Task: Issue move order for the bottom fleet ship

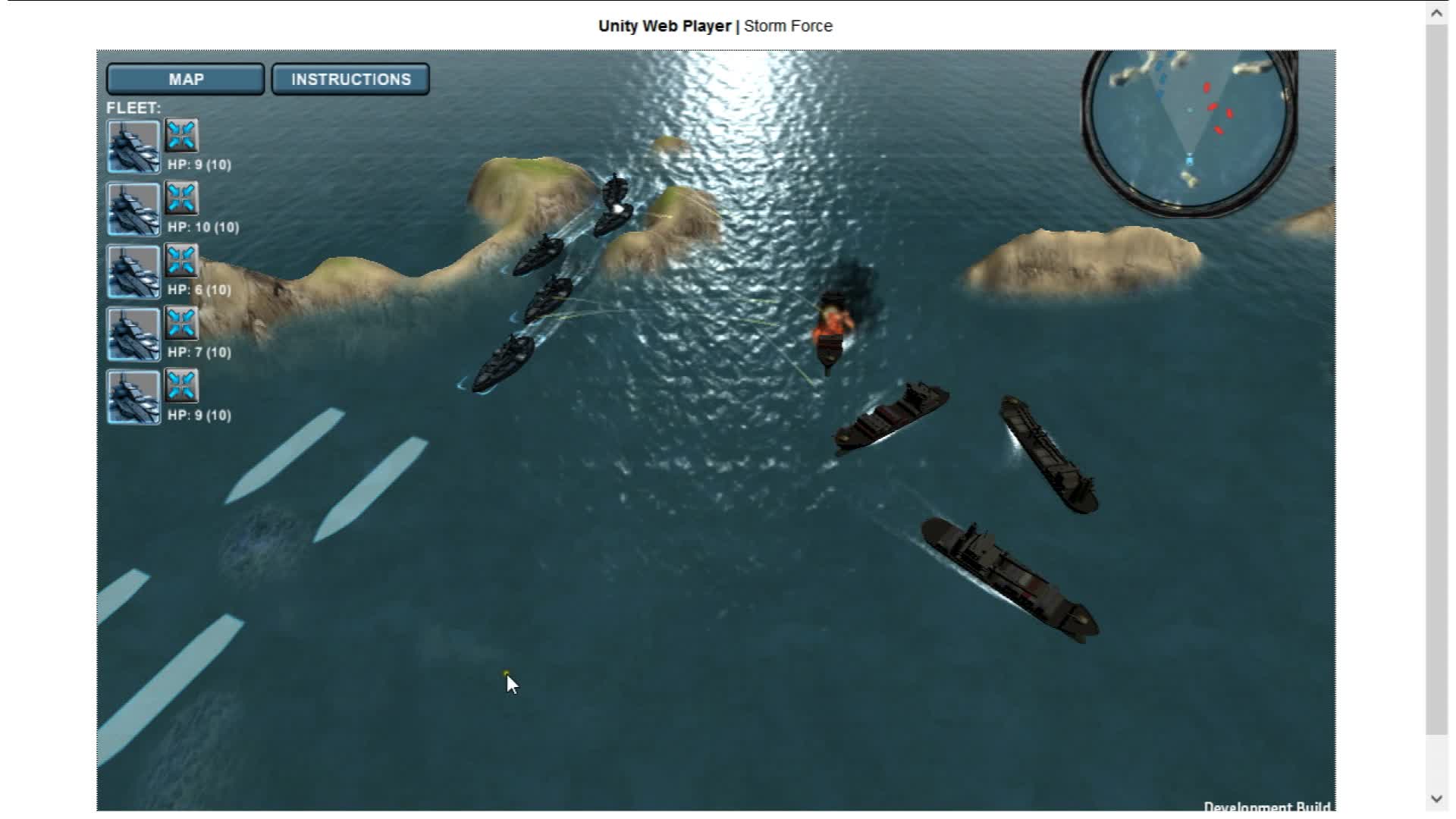Action: (180, 387)
